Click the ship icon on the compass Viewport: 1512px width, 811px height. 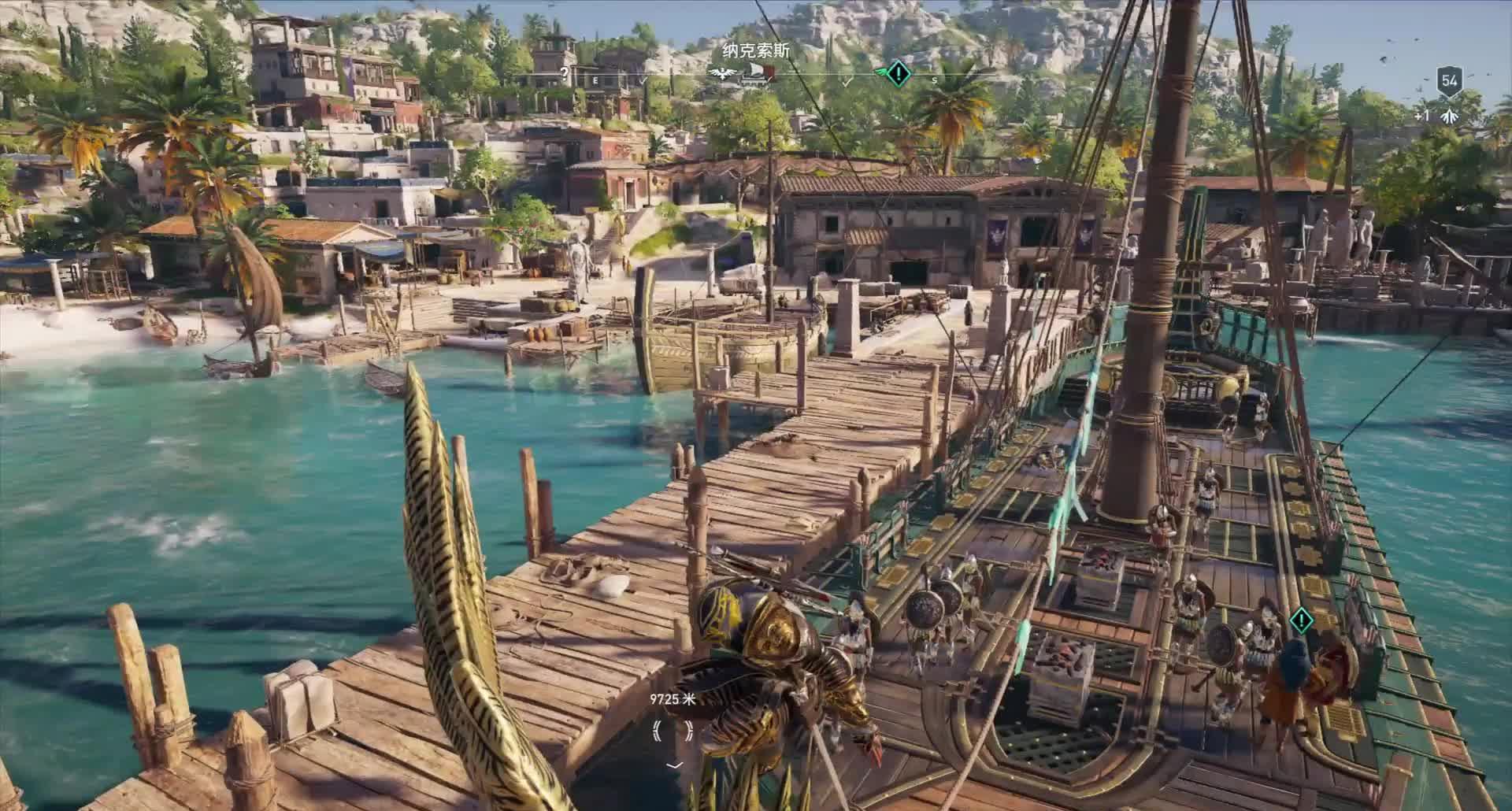(x=760, y=74)
